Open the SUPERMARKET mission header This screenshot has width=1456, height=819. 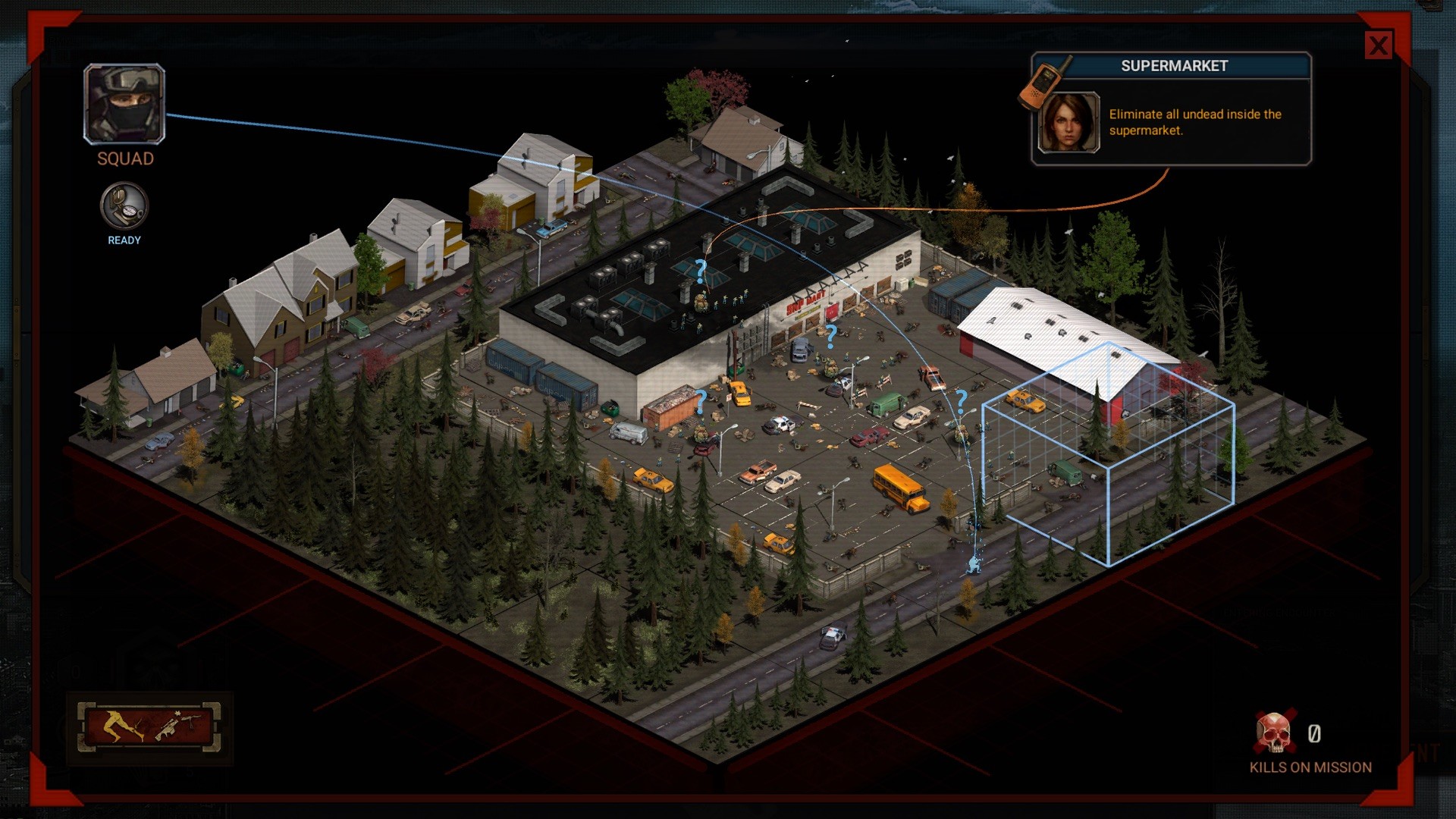pos(1175,66)
